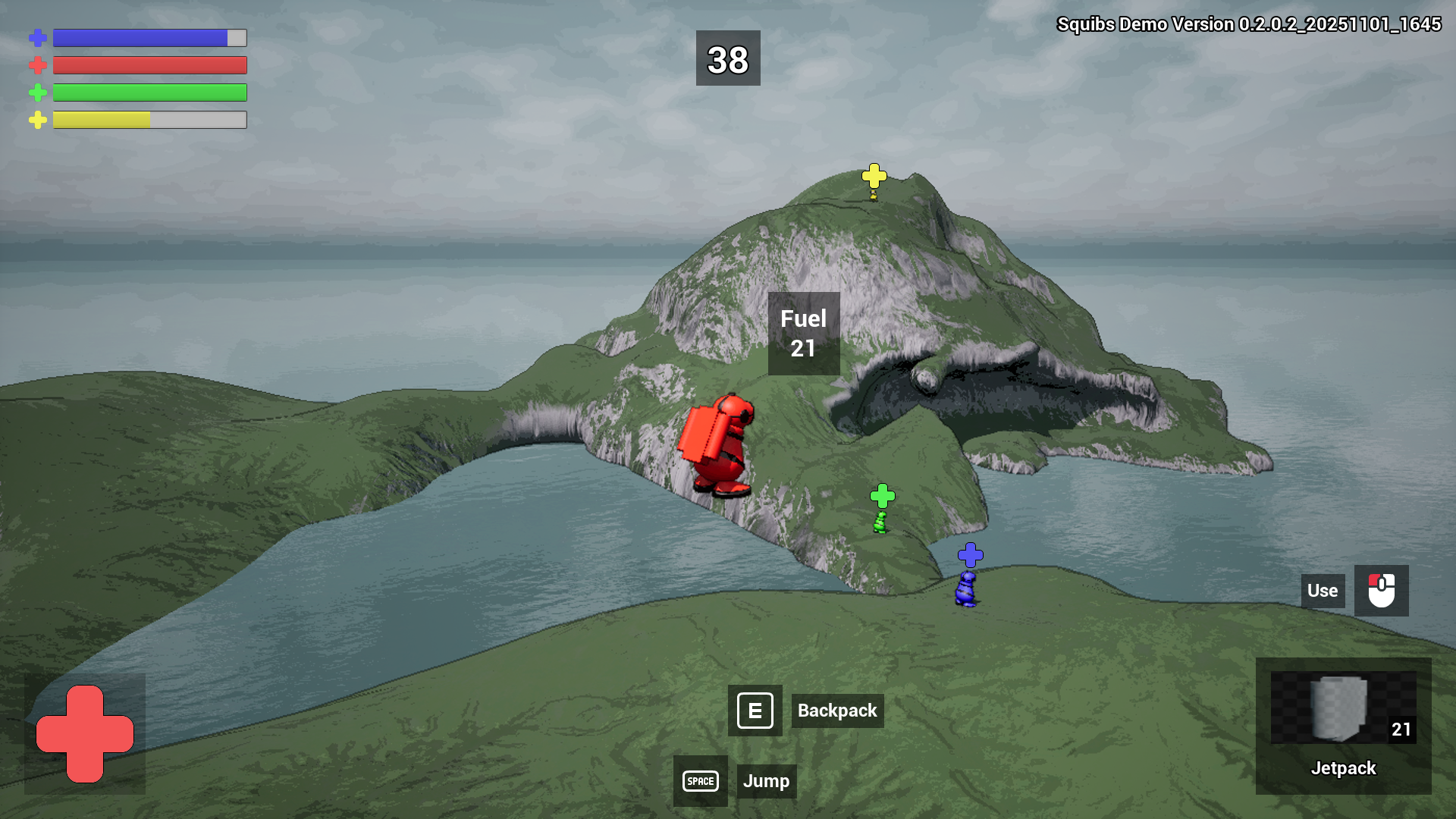Select the Jetpack item slot
This screenshot has height=819, width=1456.
(x=1343, y=725)
